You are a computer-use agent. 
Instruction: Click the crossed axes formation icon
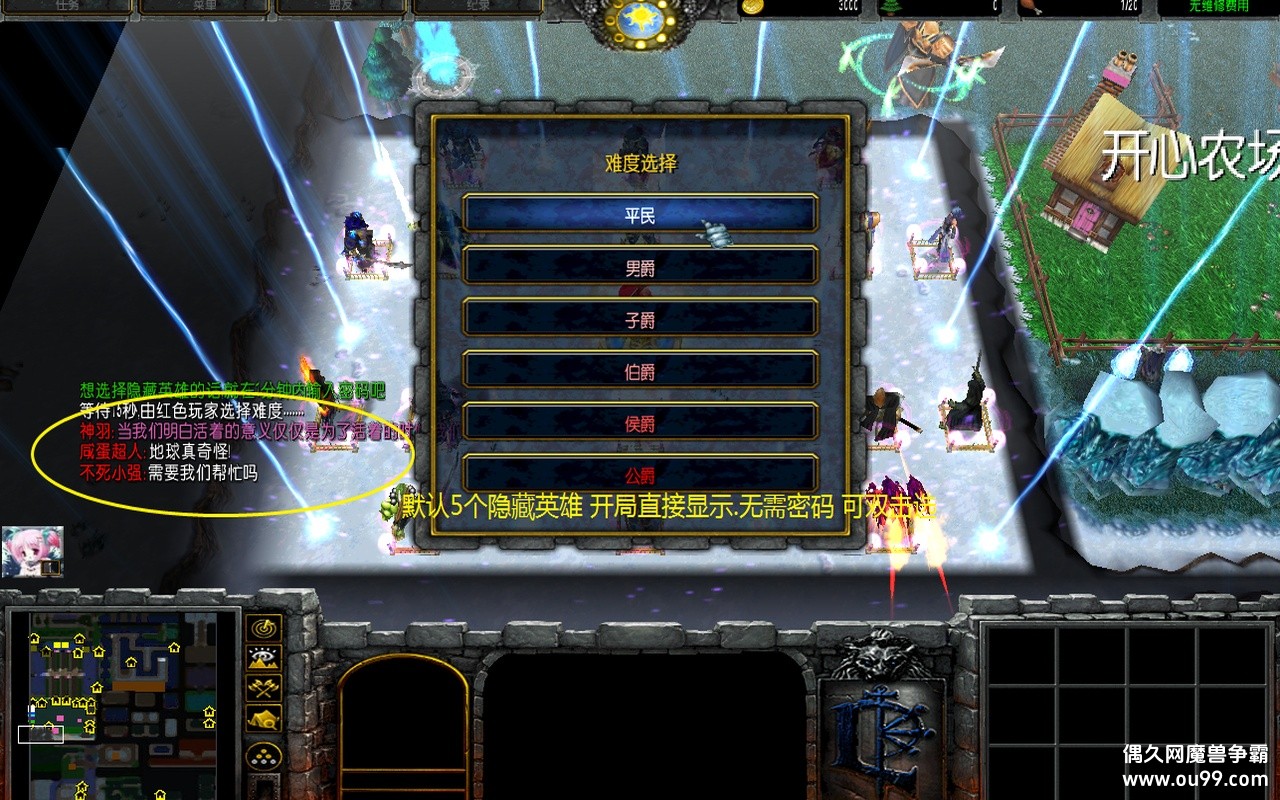[x=263, y=688]
